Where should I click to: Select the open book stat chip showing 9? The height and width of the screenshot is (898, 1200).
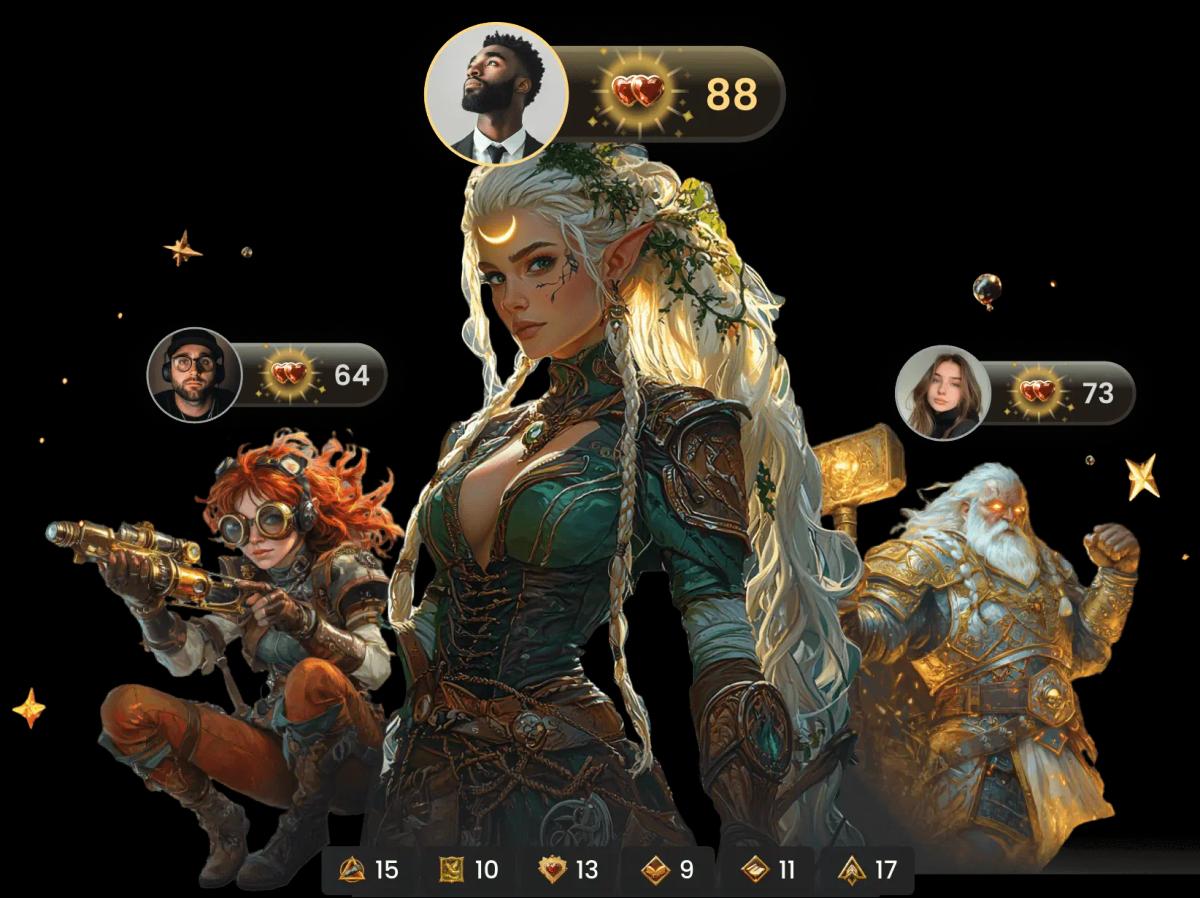667,870
